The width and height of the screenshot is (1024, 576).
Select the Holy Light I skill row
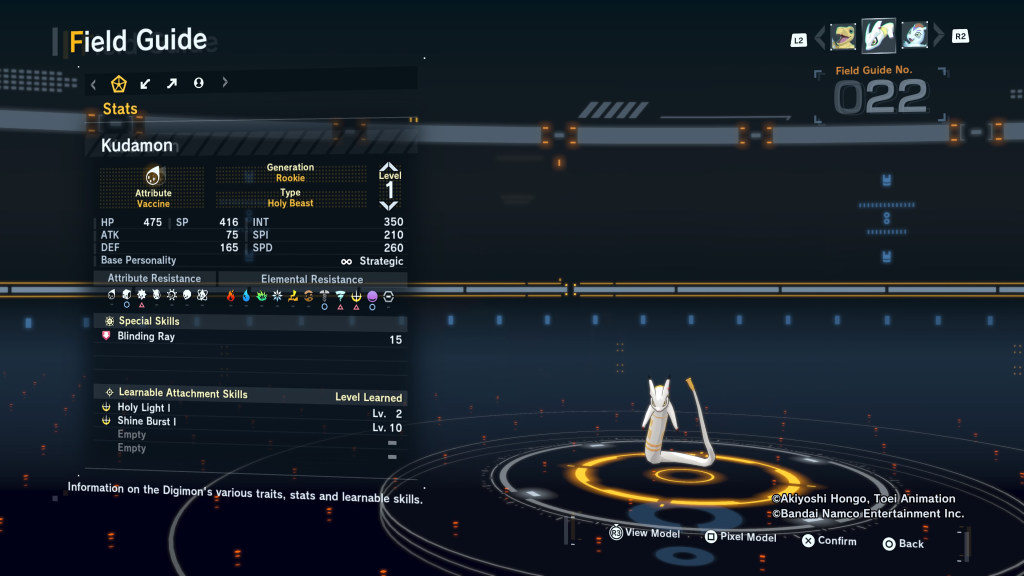(250, 408)
